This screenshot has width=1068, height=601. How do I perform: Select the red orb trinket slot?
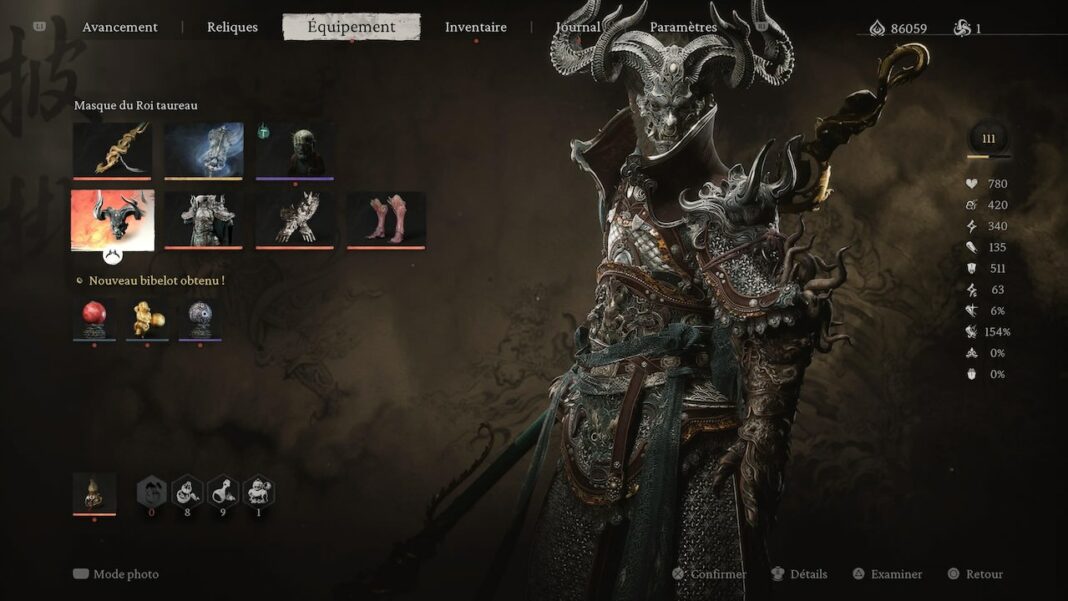coord(94,318)
